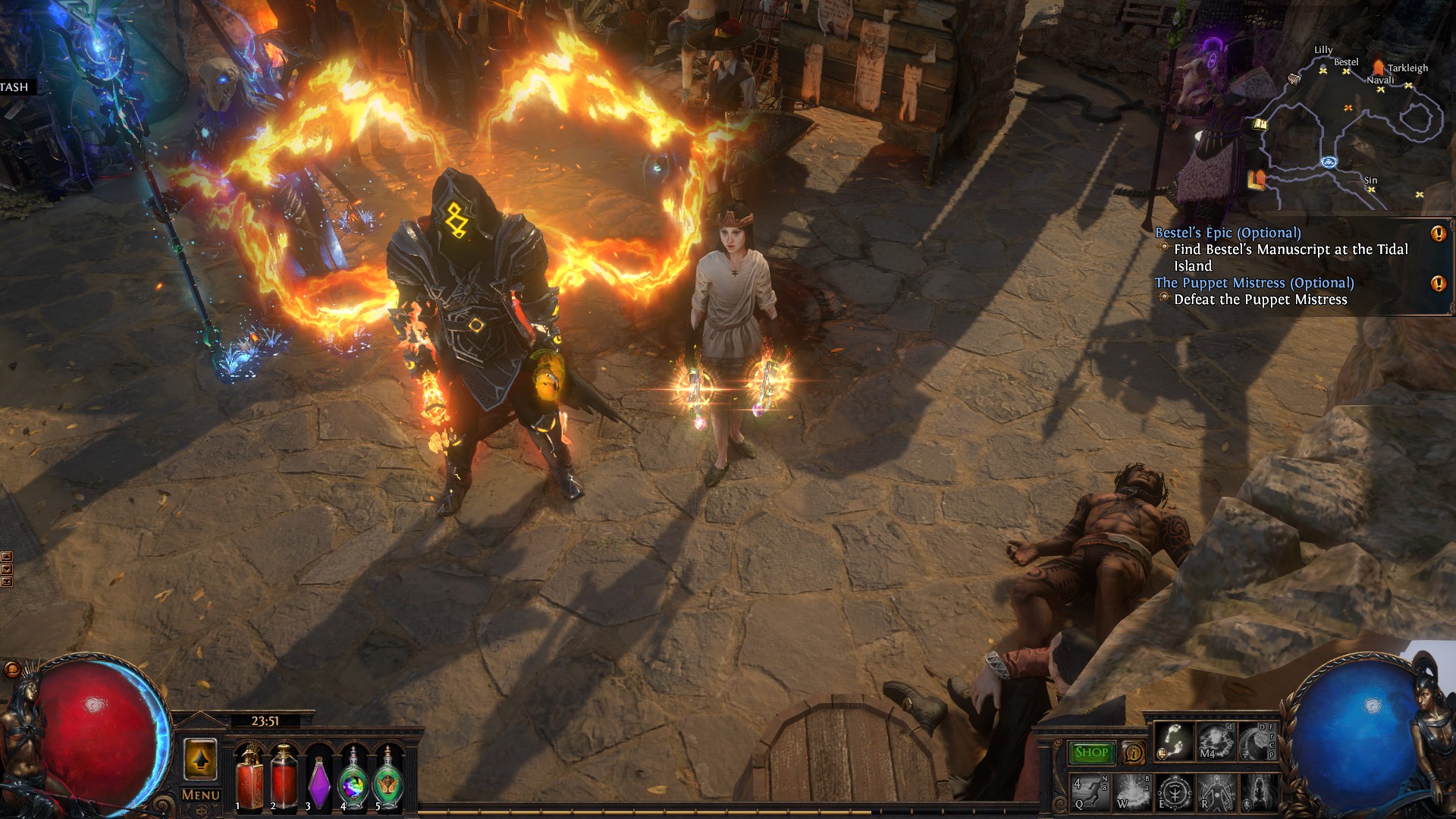Click the Tarkleigh house marker on the minimap
Screen dimensions: 1456x819
pos(1378,69)
